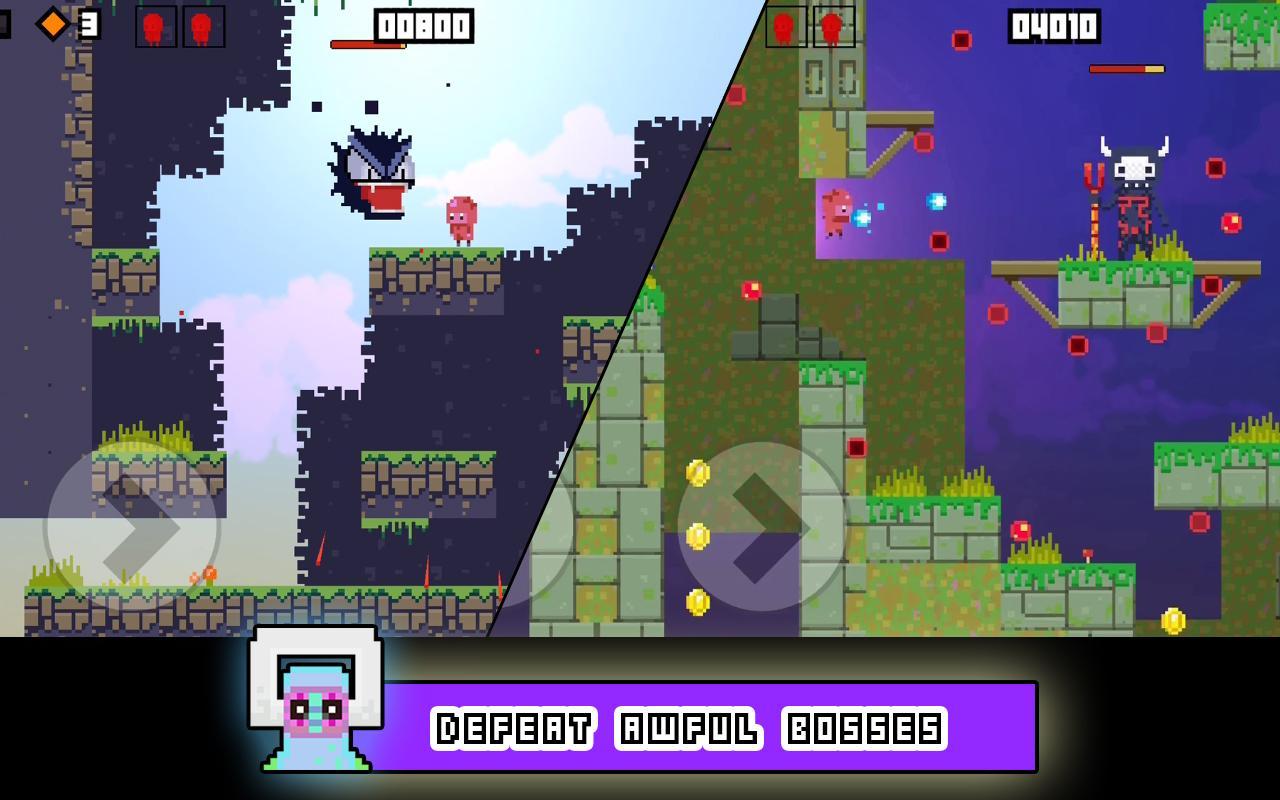Tap the move-right arrow in the purple temple scene
Screen dimensions: 1280x800
tap(764, 527)
